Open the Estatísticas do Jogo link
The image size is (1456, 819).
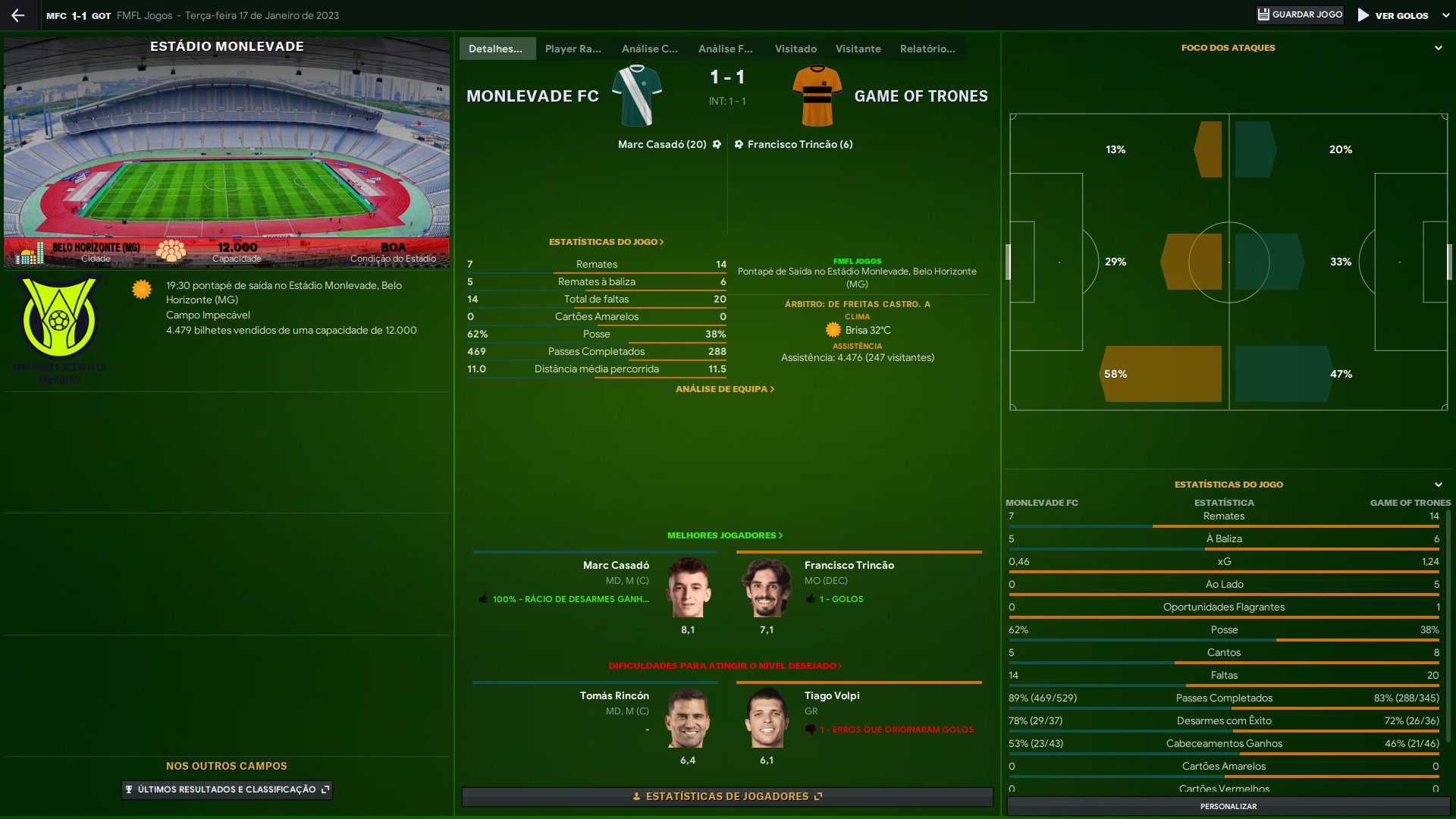coord(606,242)
